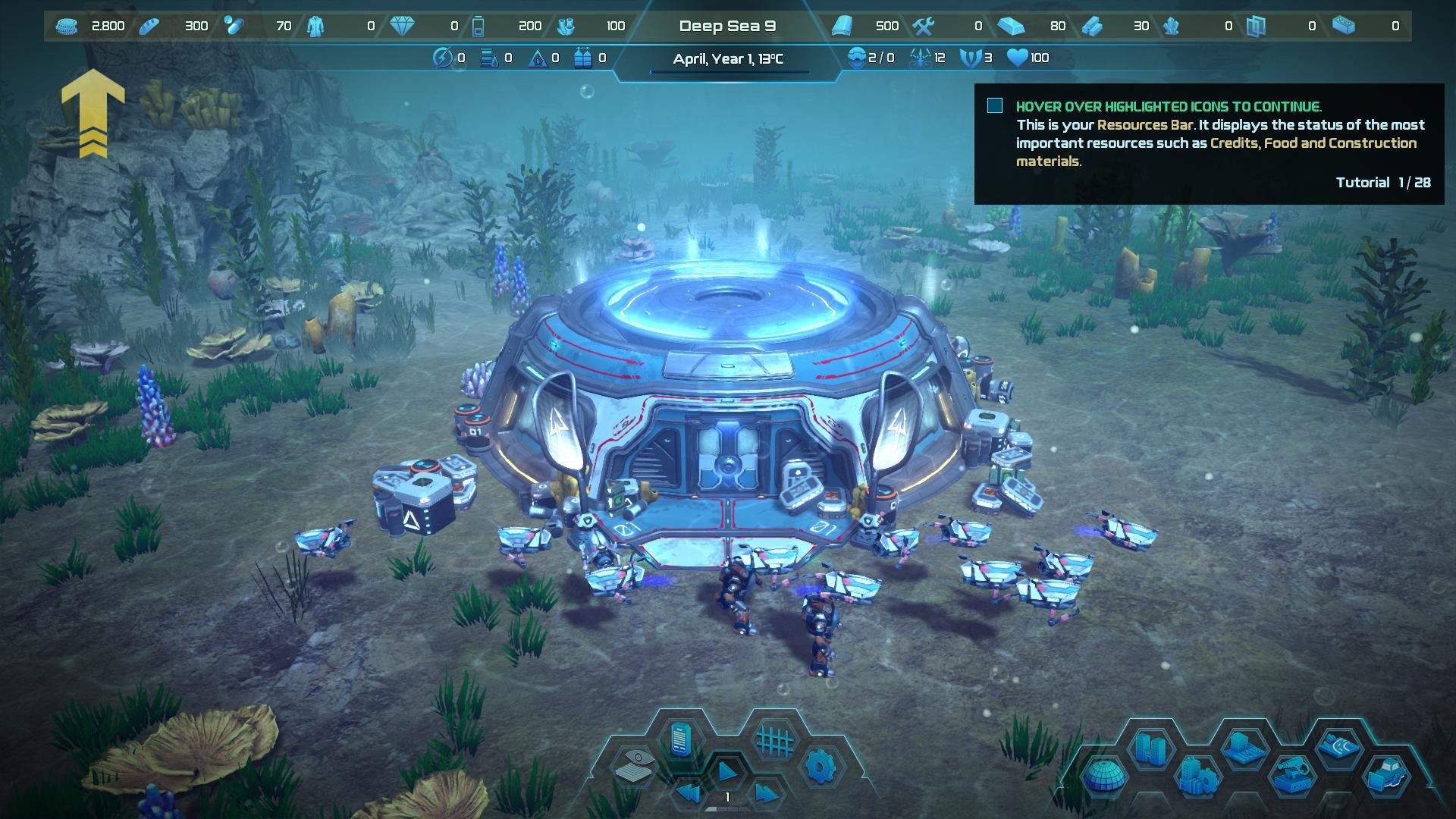Click the heart happiness icon
Image resolution: width=1456 pixels, height=819 pixels.
click(x=1016, y=58)
